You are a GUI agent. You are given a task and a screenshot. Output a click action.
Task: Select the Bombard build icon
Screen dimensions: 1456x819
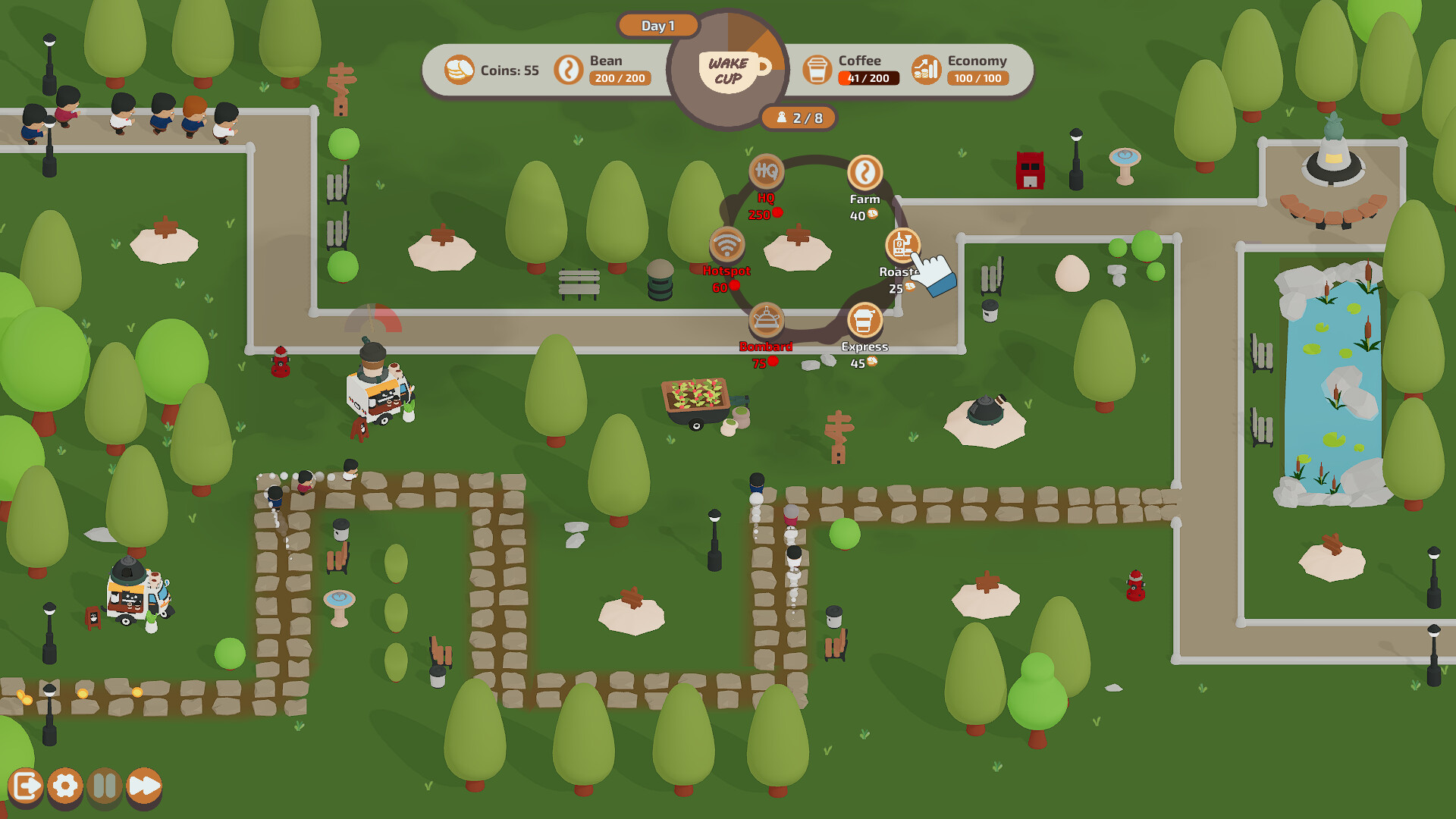(x=766, y=319)
